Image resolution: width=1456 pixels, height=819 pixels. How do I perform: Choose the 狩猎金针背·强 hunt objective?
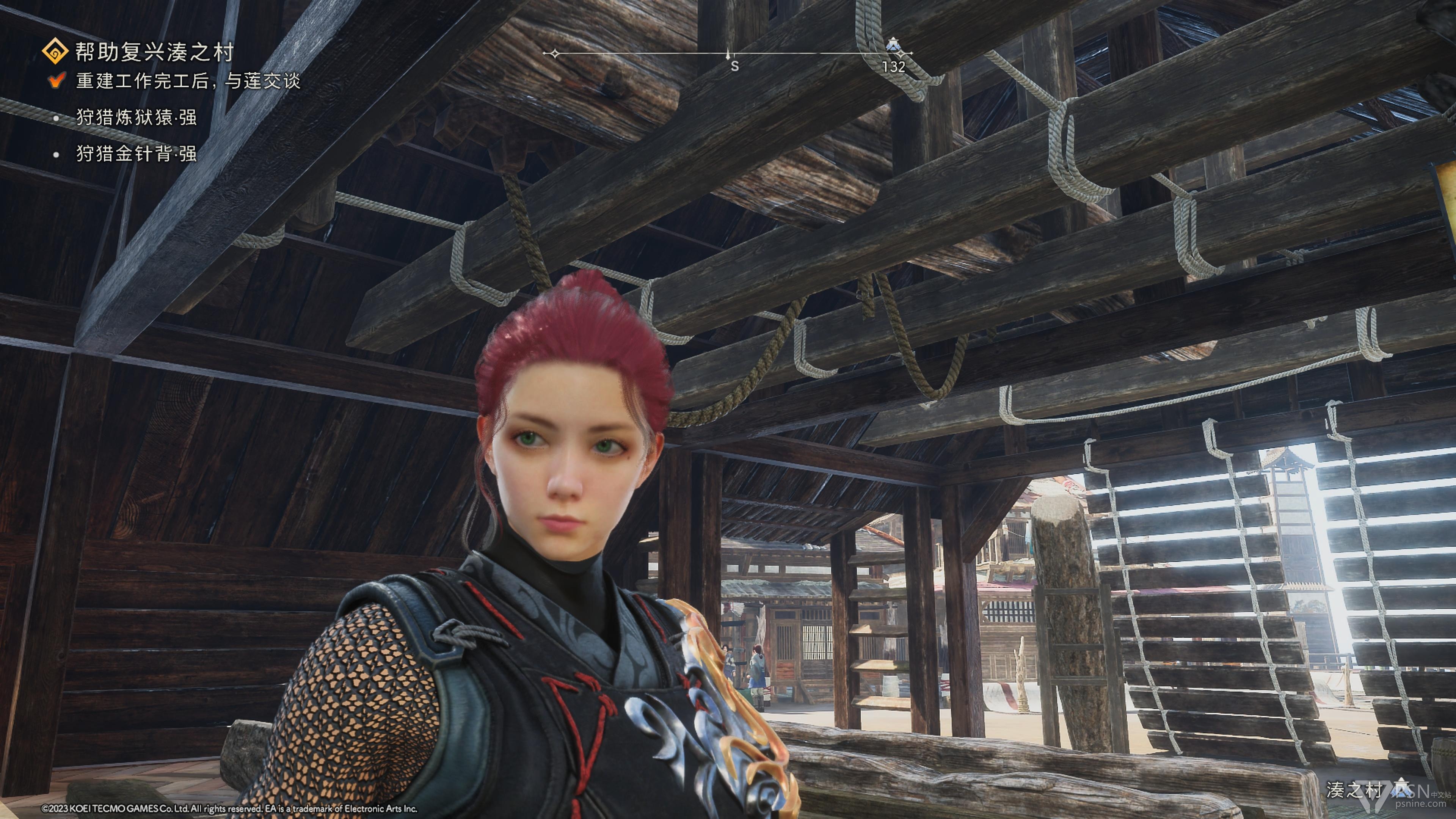(136, 154)
